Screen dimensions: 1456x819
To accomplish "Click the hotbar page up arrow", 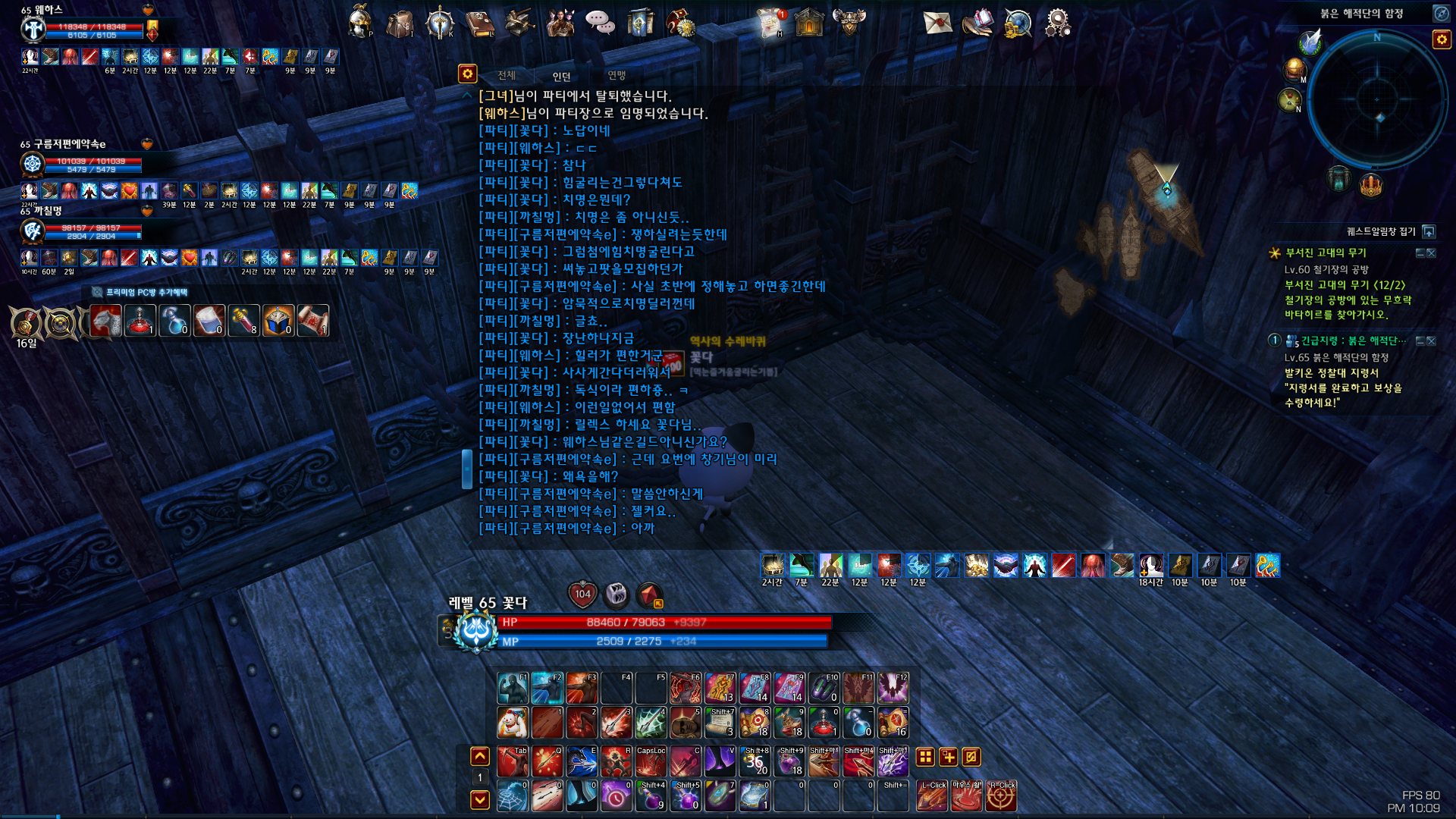I will tap(480, 756).
